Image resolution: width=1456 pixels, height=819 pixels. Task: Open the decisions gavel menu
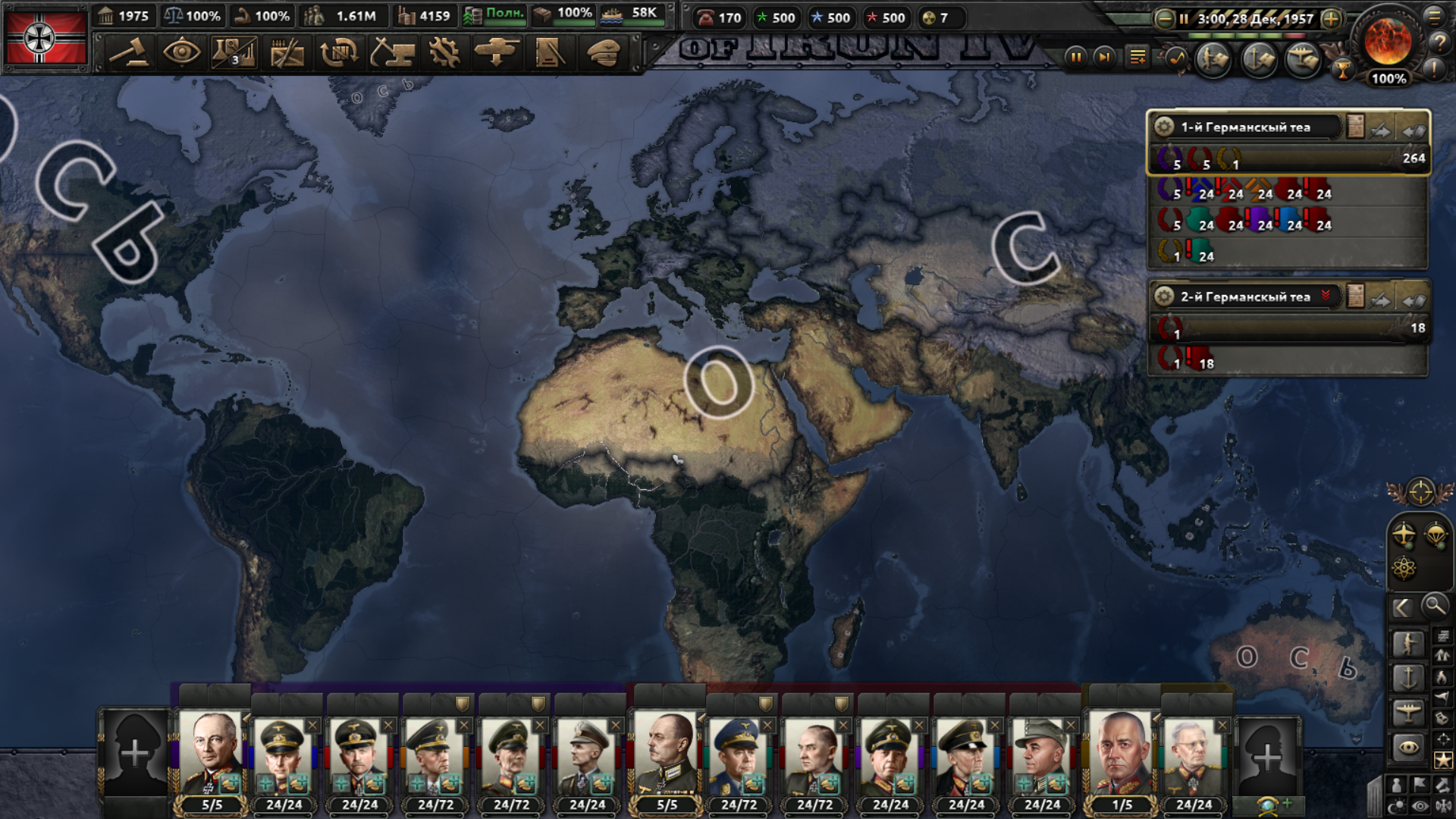pyautogui.click(x=129, y=53)
